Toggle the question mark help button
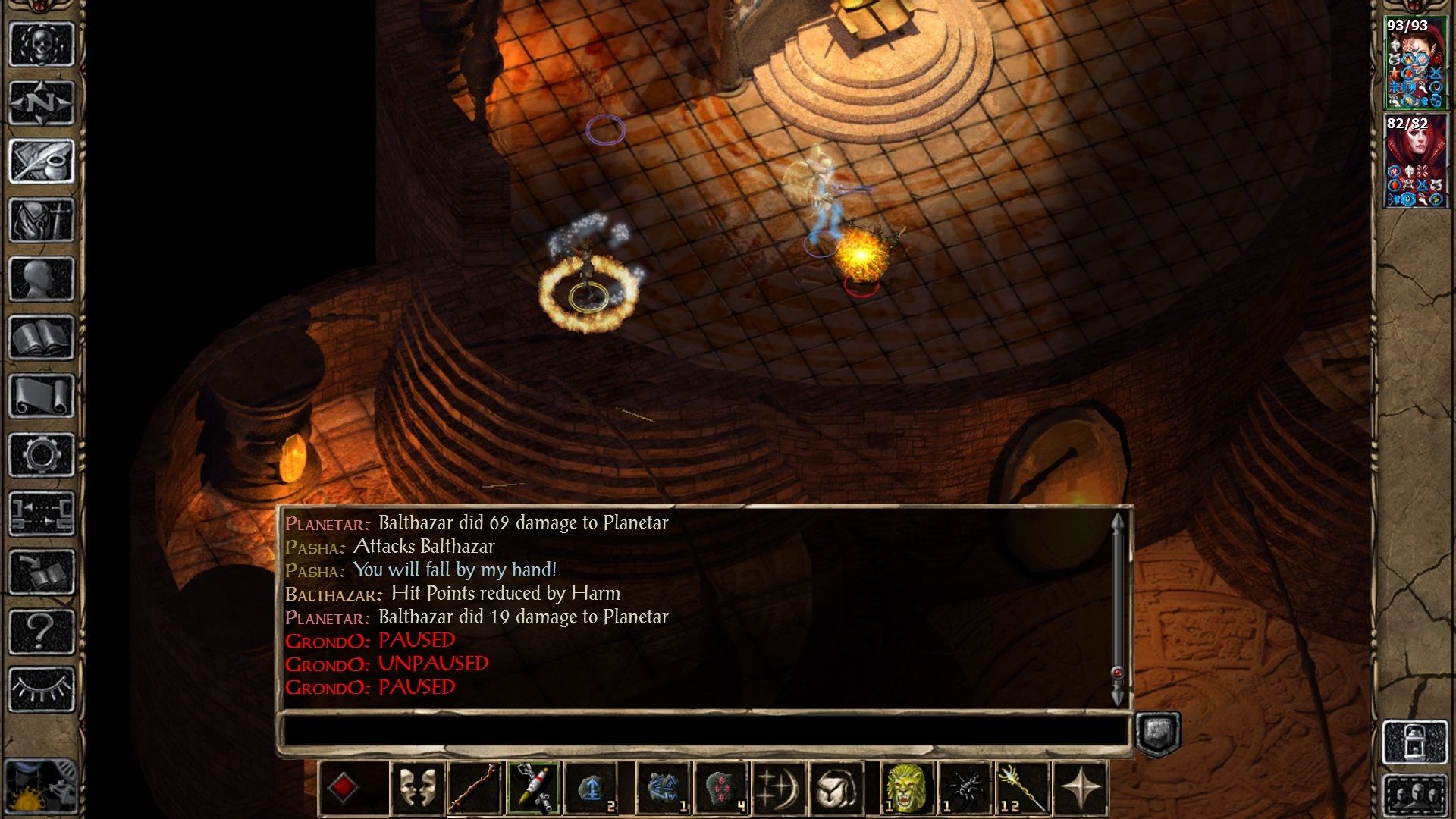Image resolution: width=1456 pixels, height=819 pixels. pos(42,631)
